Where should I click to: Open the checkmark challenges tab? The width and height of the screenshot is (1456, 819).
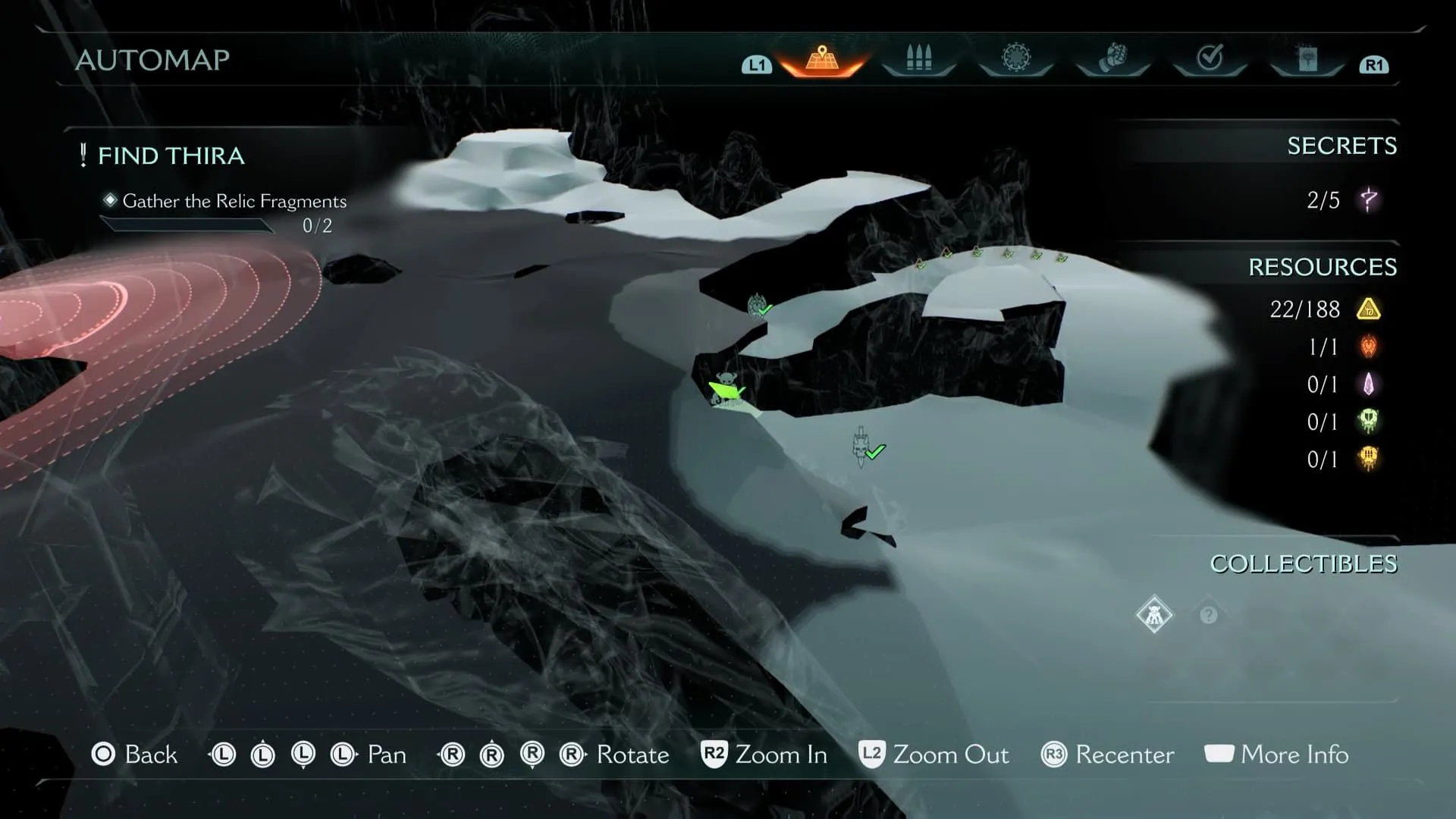click(x=1210, y=58)
